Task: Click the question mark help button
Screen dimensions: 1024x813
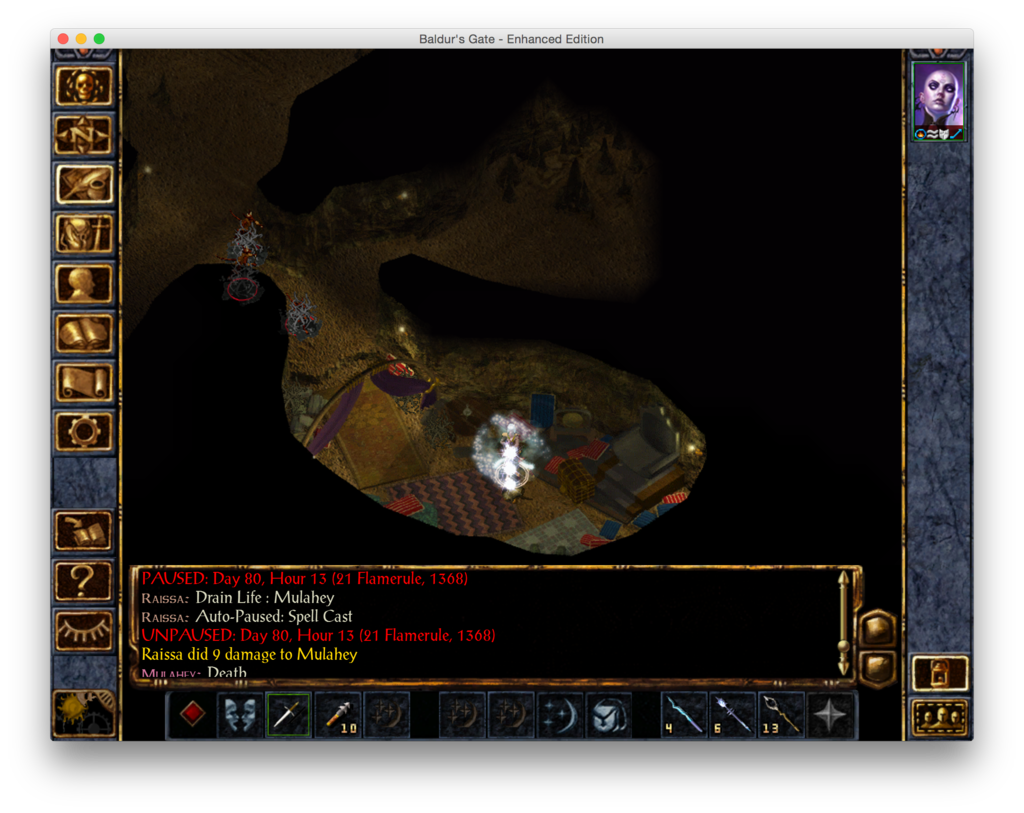Action: [x=84, y=580]
